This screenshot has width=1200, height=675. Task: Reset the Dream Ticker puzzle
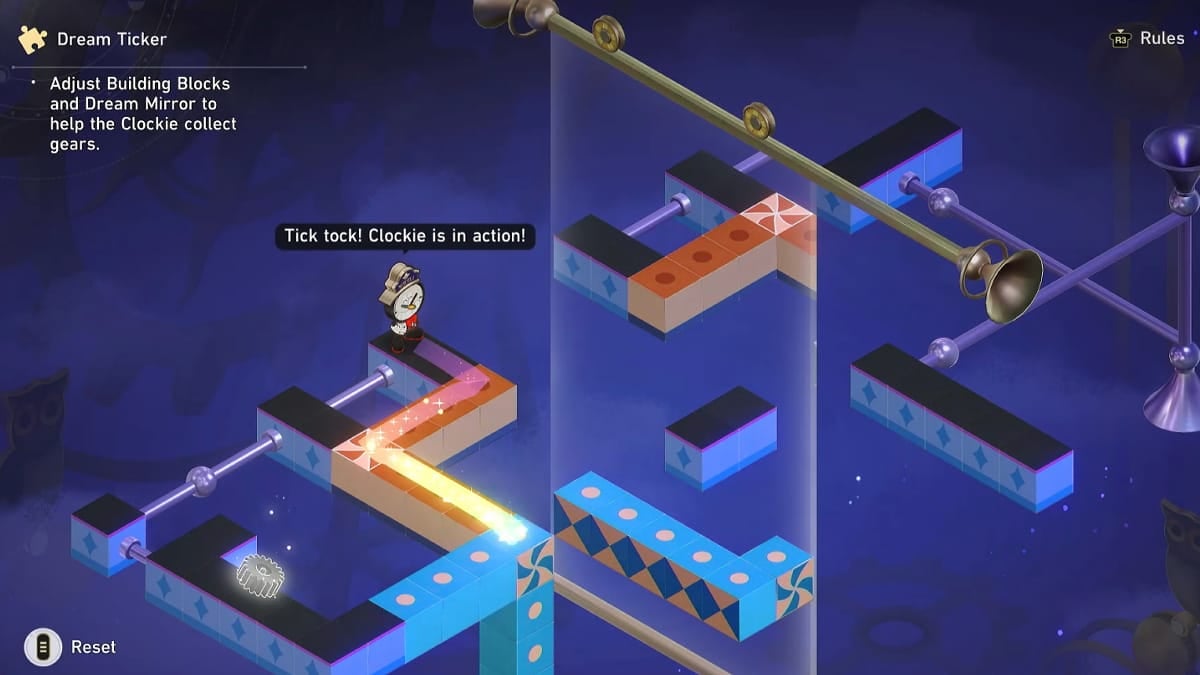72,647
